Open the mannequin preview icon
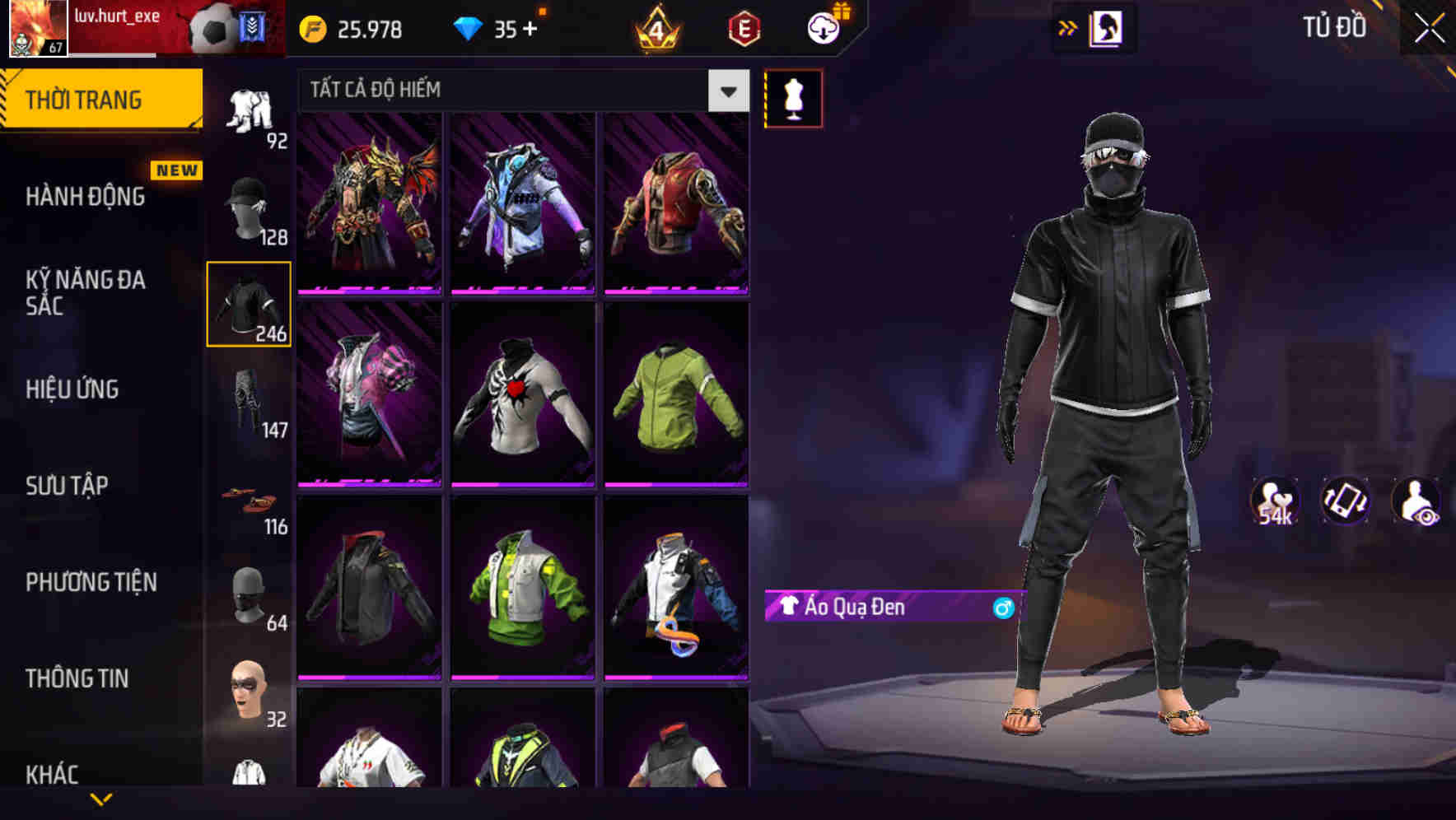 pyautogui.click(x=793, y=97)
